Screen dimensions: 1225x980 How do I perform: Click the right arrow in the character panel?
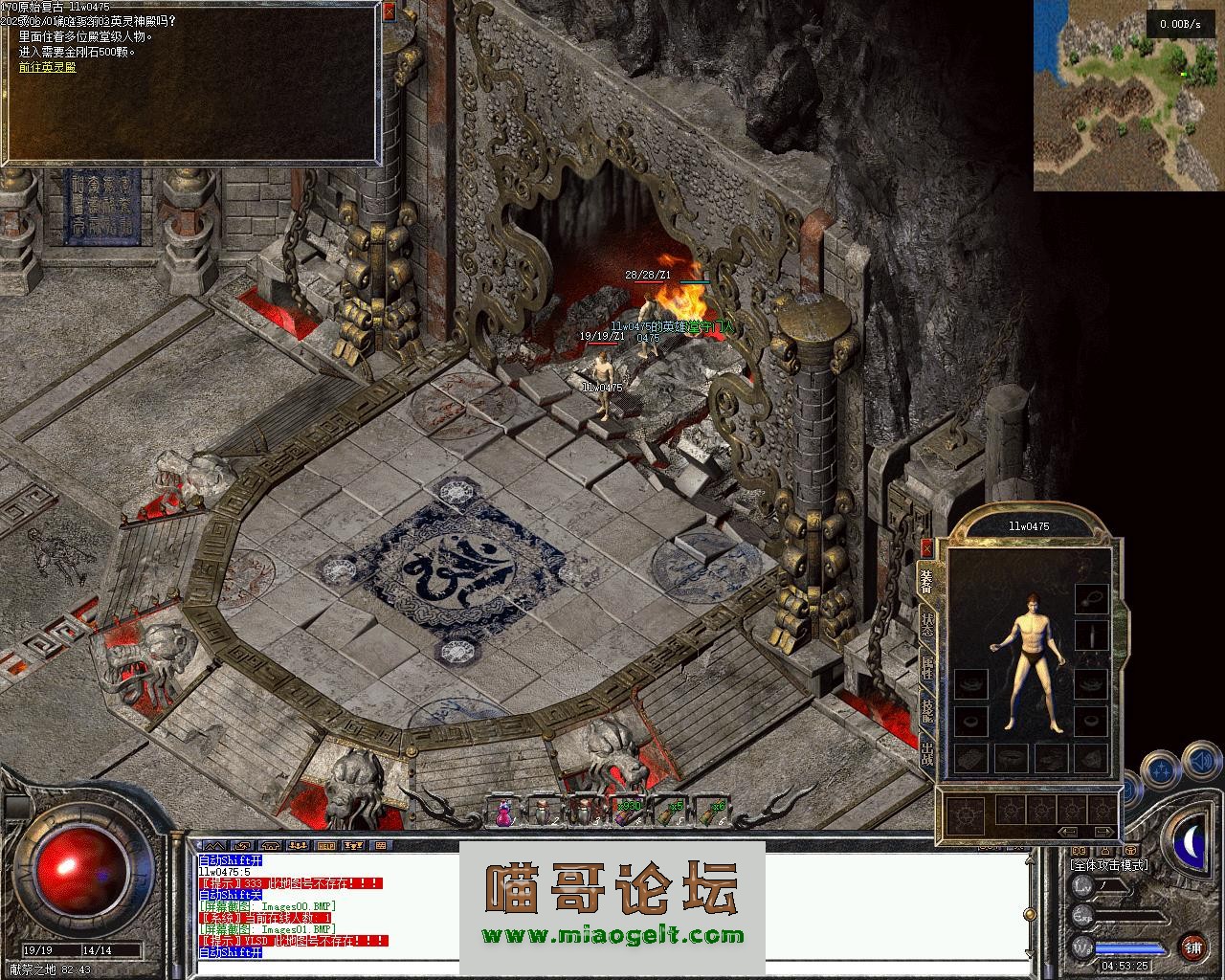coord(1102,832)
